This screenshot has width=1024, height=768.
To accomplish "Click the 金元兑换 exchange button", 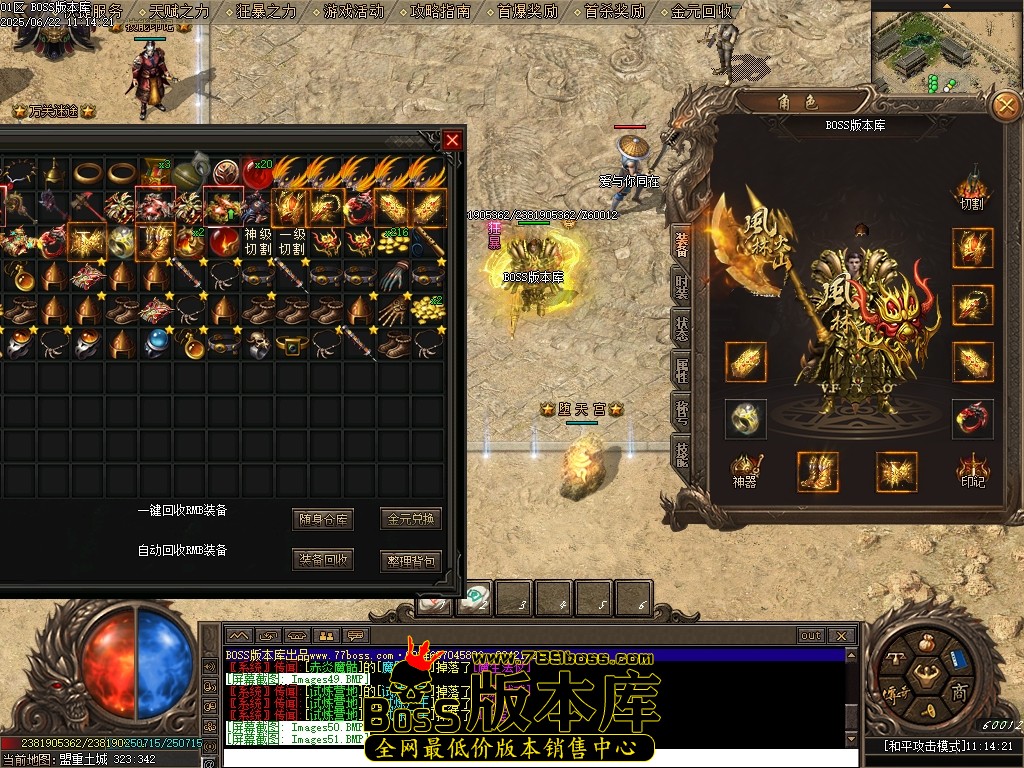I will click(x=411, y=519).
